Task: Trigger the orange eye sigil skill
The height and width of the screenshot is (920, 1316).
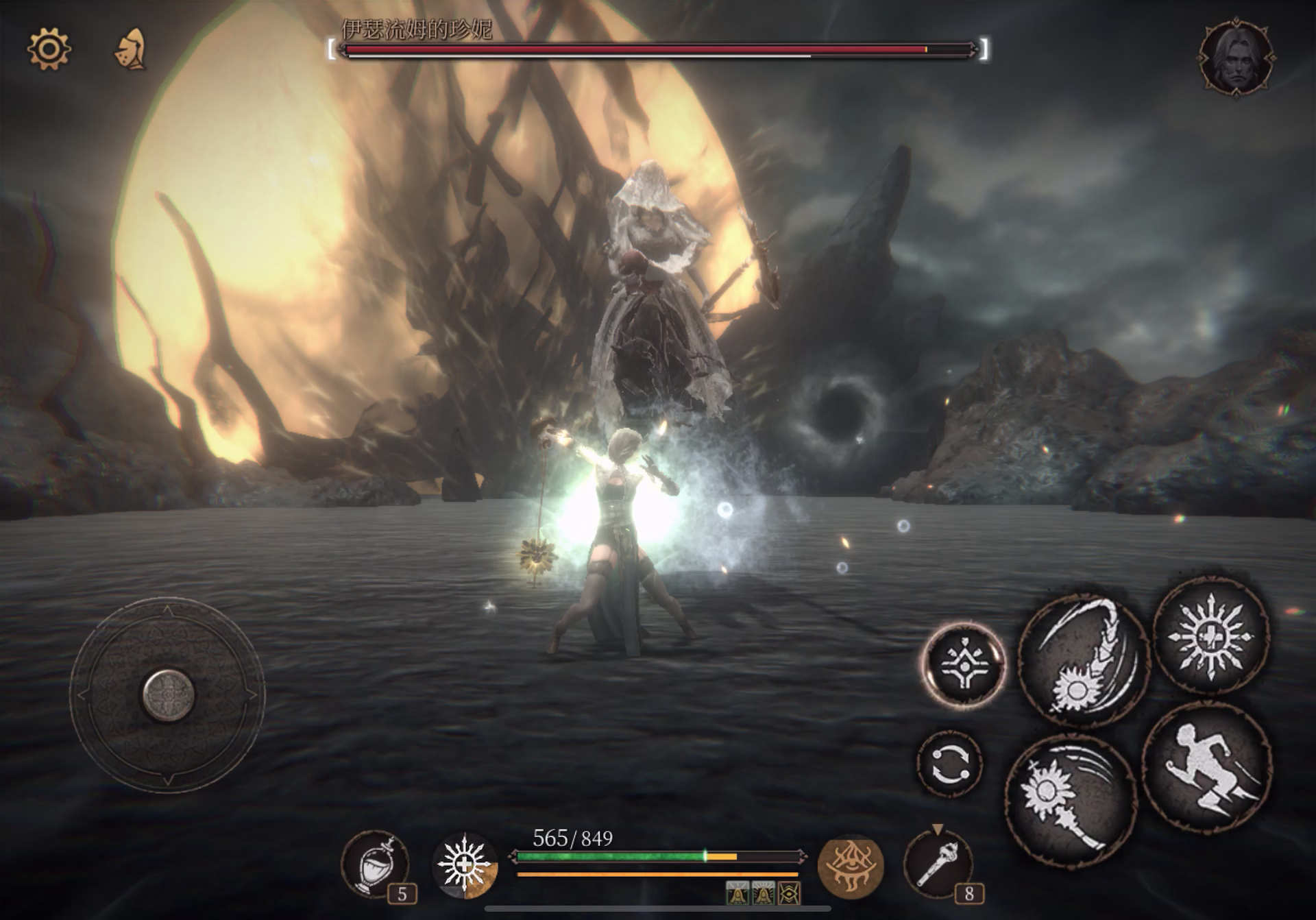Action: (850, 865)
